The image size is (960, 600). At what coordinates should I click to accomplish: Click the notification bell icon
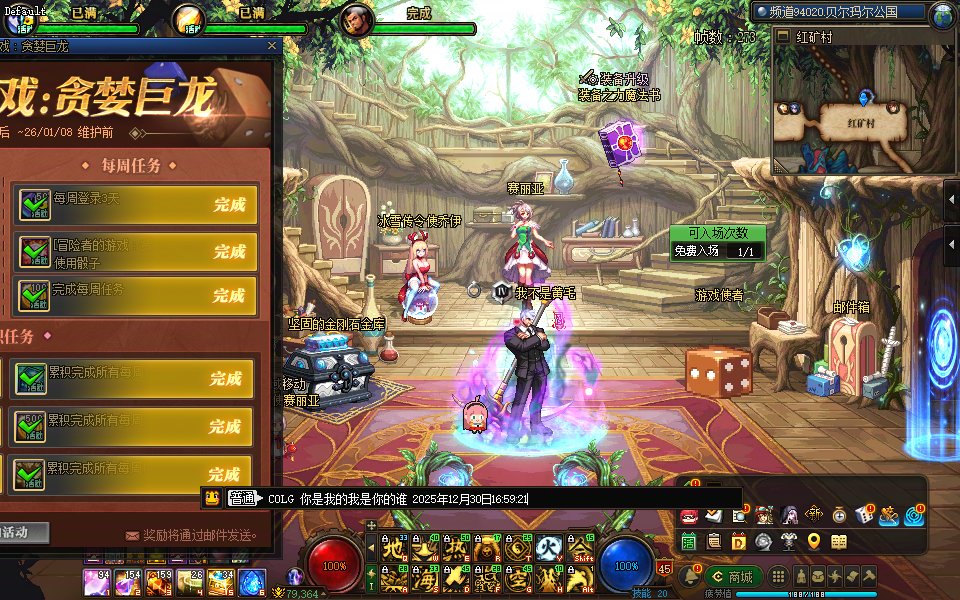coord(688,576)
